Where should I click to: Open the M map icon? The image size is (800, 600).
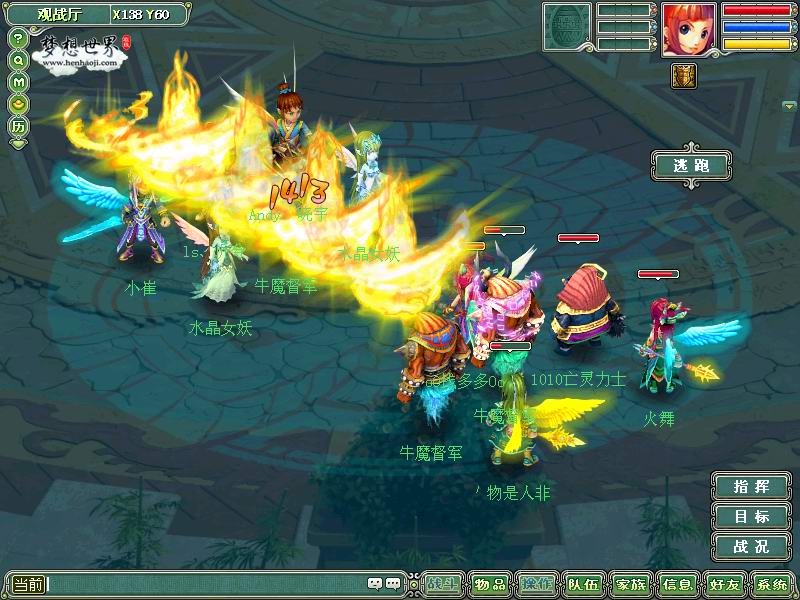pyautogui.click(x=18, y=81)
